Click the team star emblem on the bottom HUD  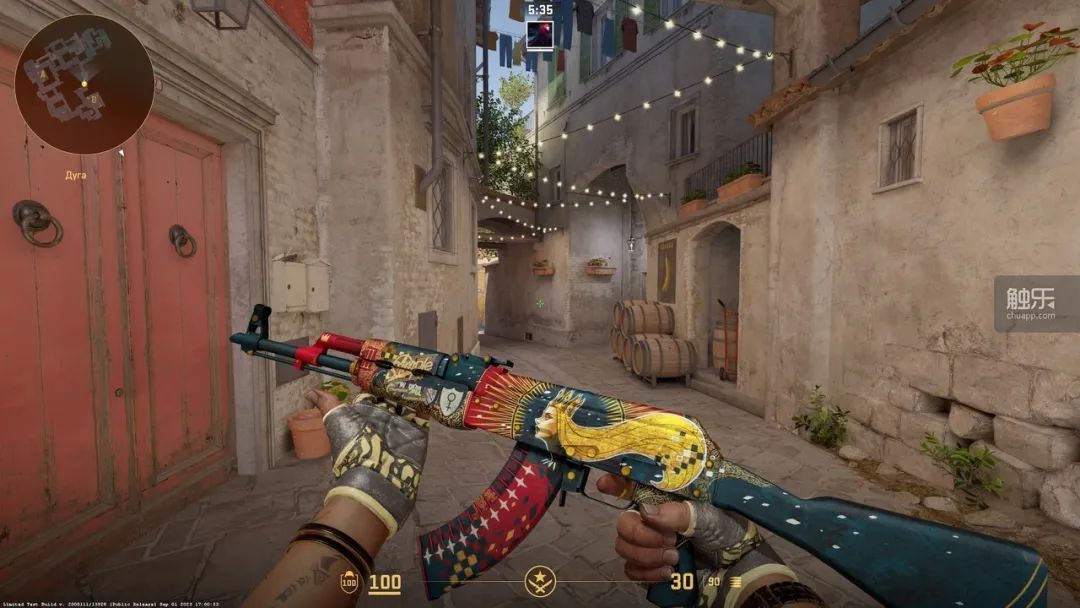click(540, 581)
